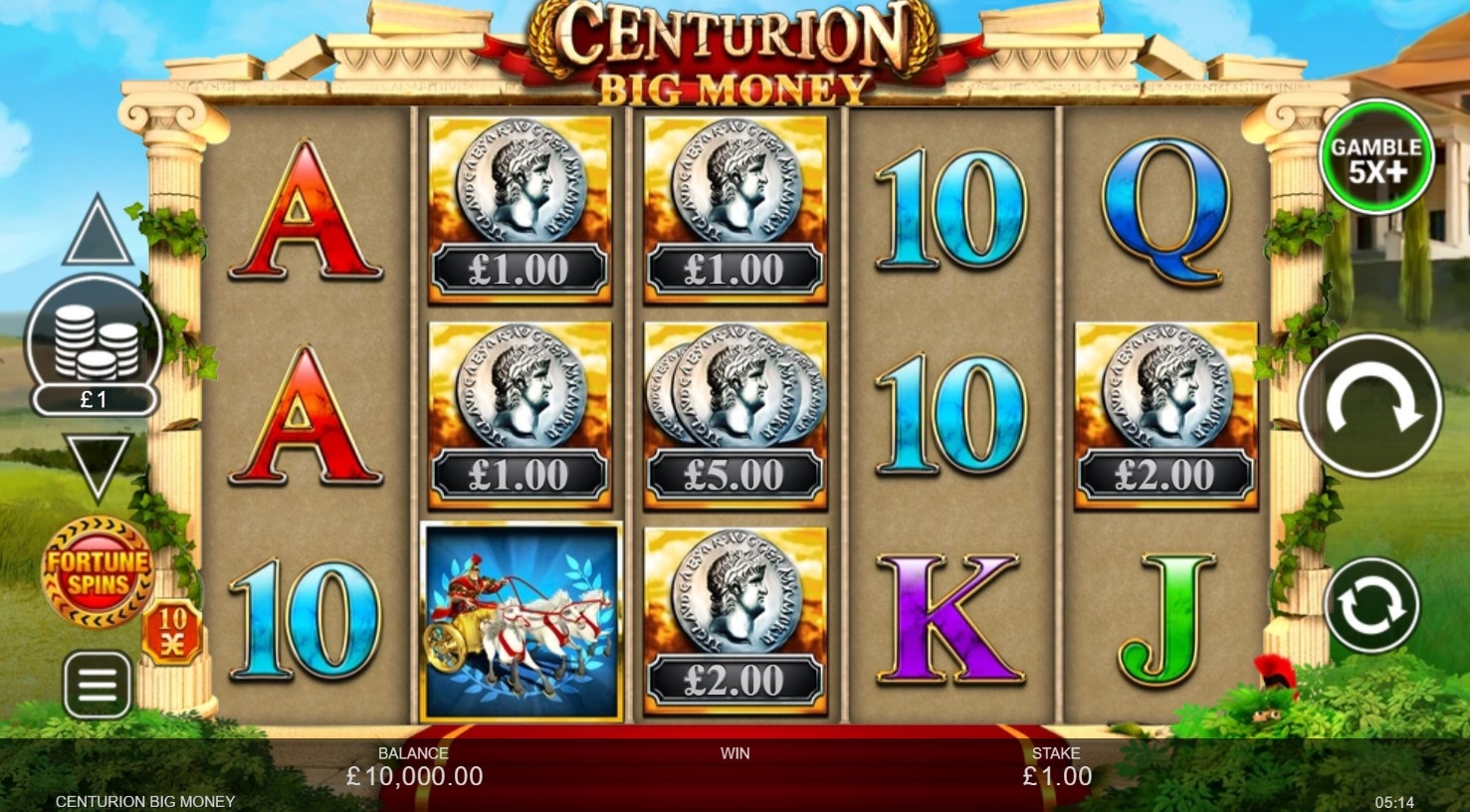Select the red 10X badge
The height and width of the screenshot is (812, 1470).
pos(172,633)
